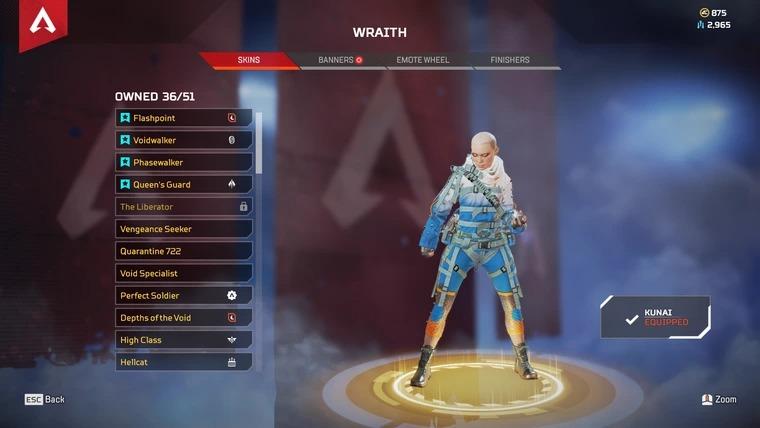Pick the Queen's Guard skin

(184, 184)
